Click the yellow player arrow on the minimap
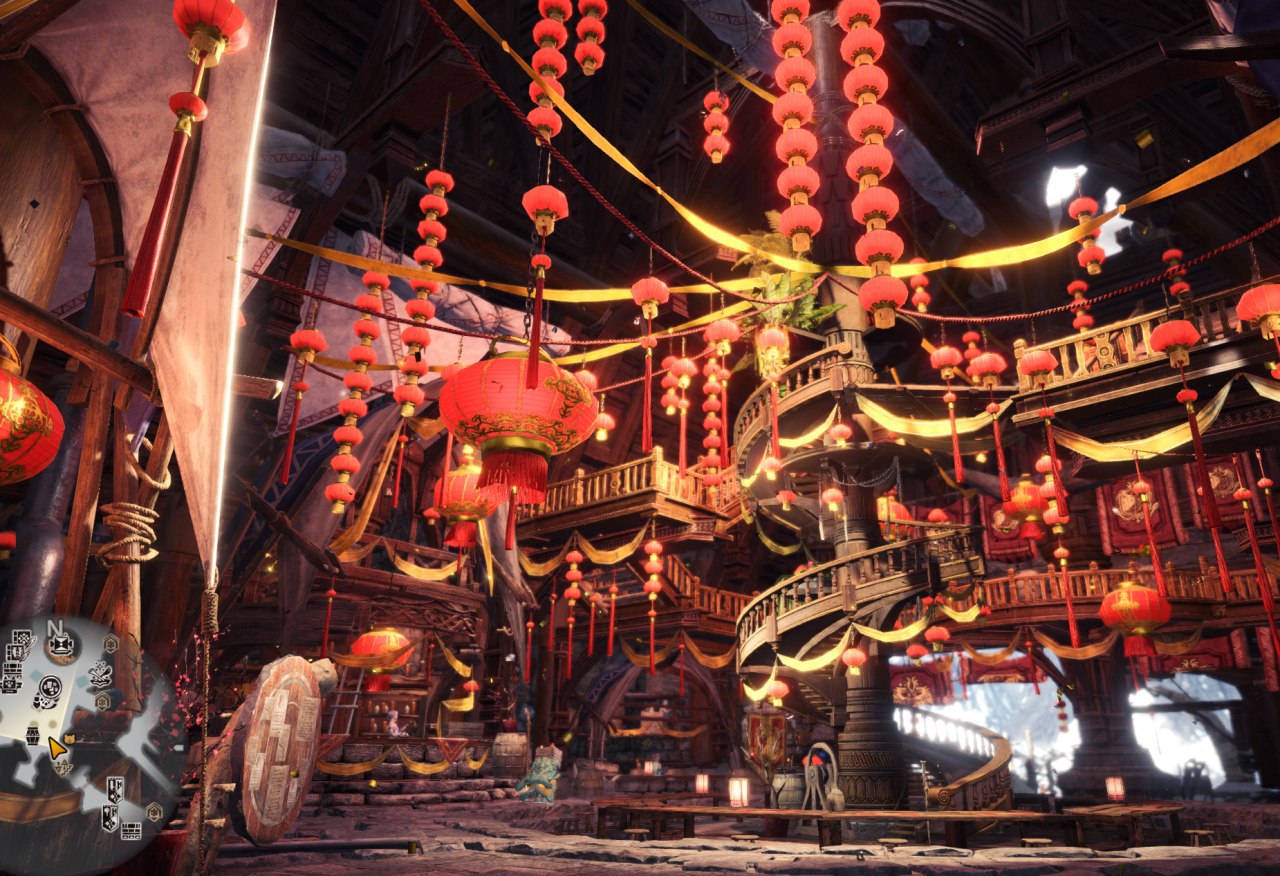 pyautogui.click(x=57, y=747)
